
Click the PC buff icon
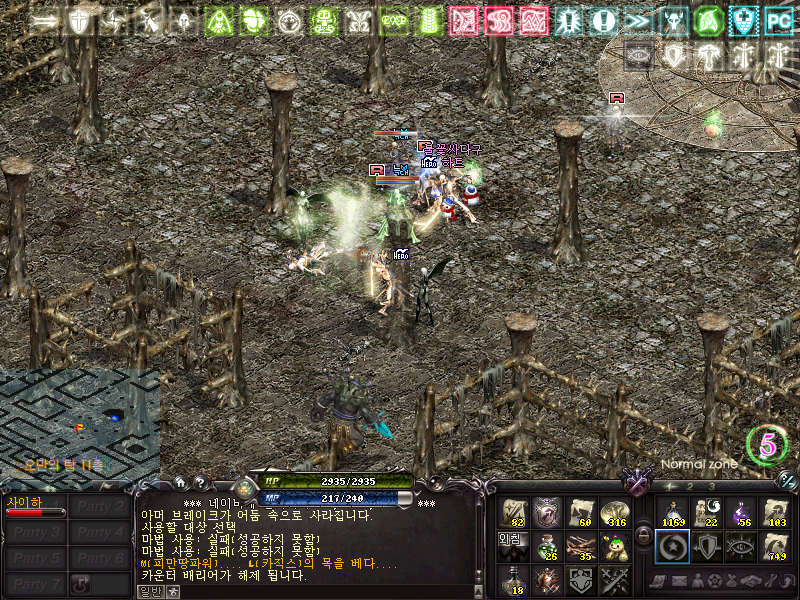[778, 19]
